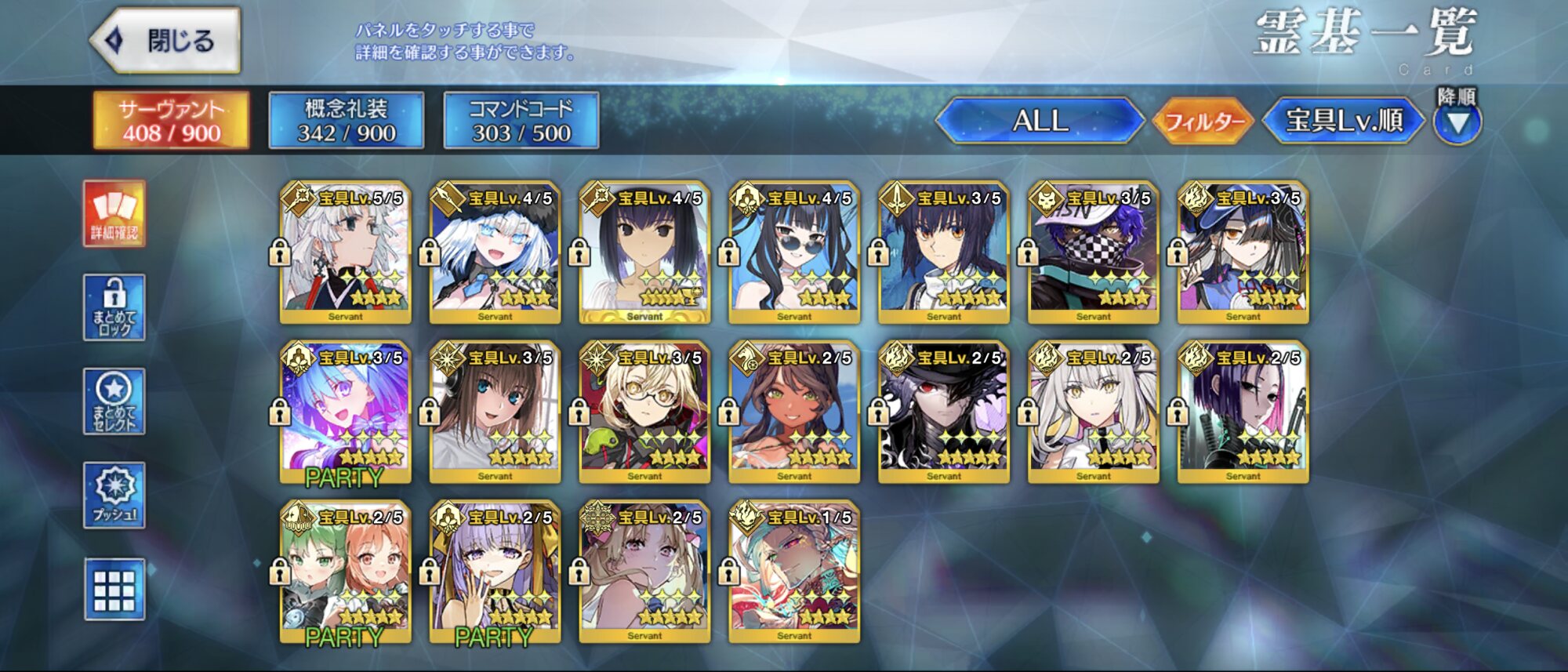Select the white-haired servant with 宝具Lv.5/5

(x=345, y=253)
